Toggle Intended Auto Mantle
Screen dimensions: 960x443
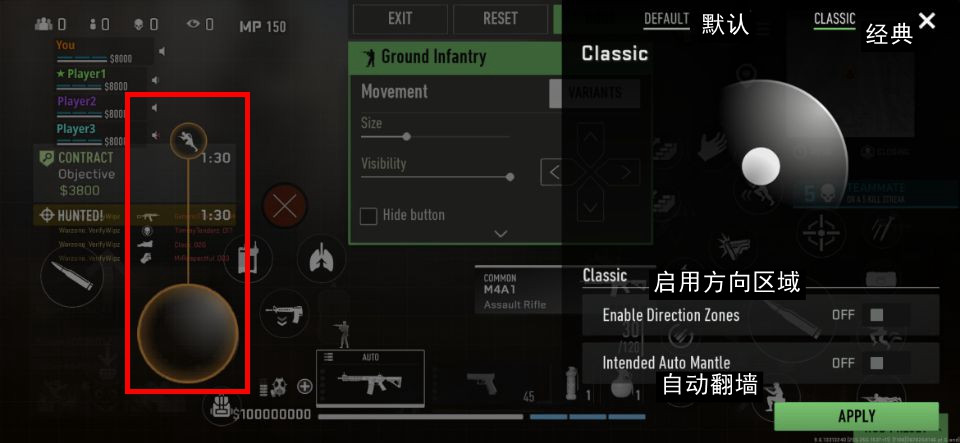(876, 363)
